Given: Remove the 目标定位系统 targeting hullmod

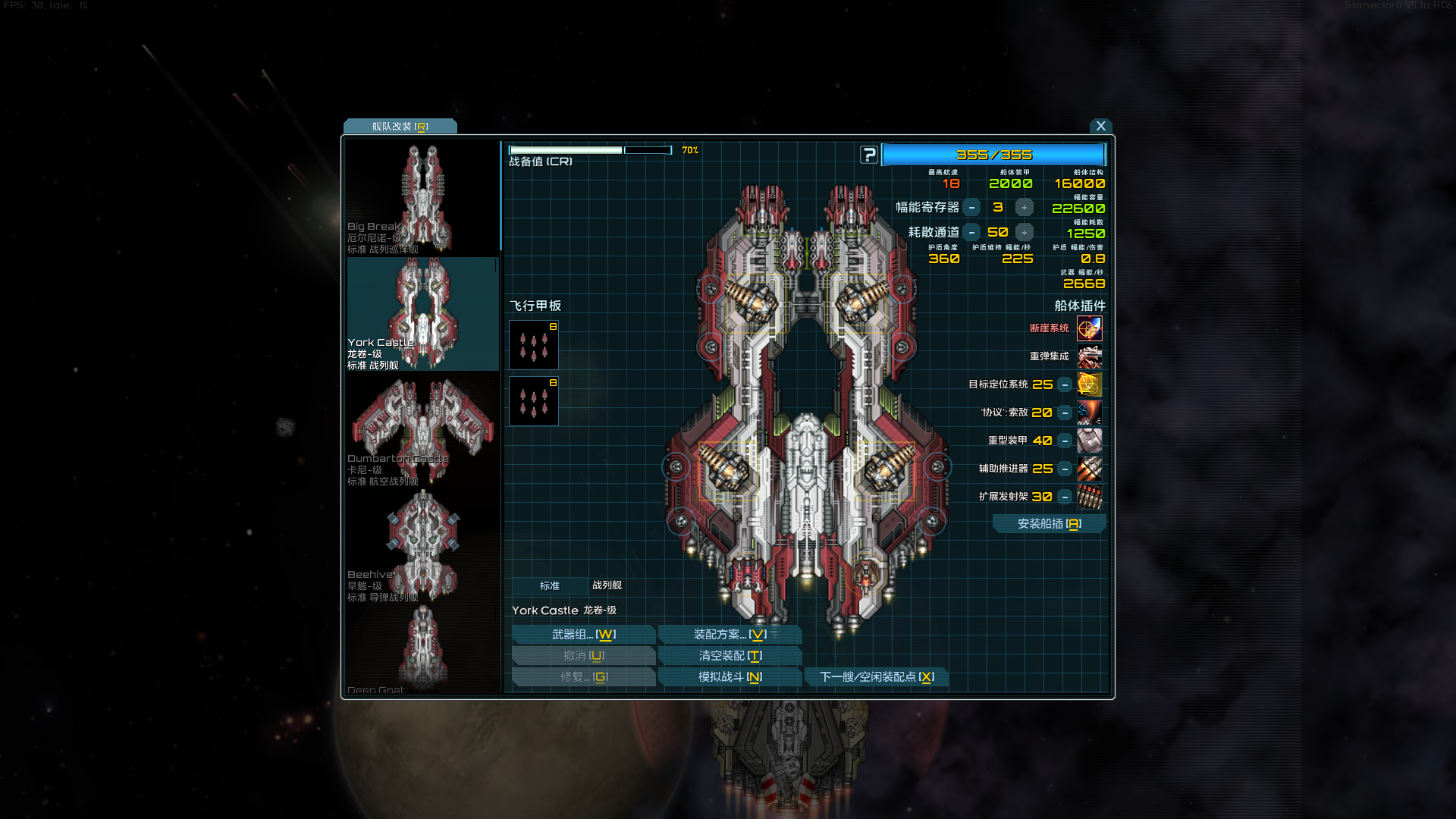Looking at the screenshot, I should (1065, 385).
